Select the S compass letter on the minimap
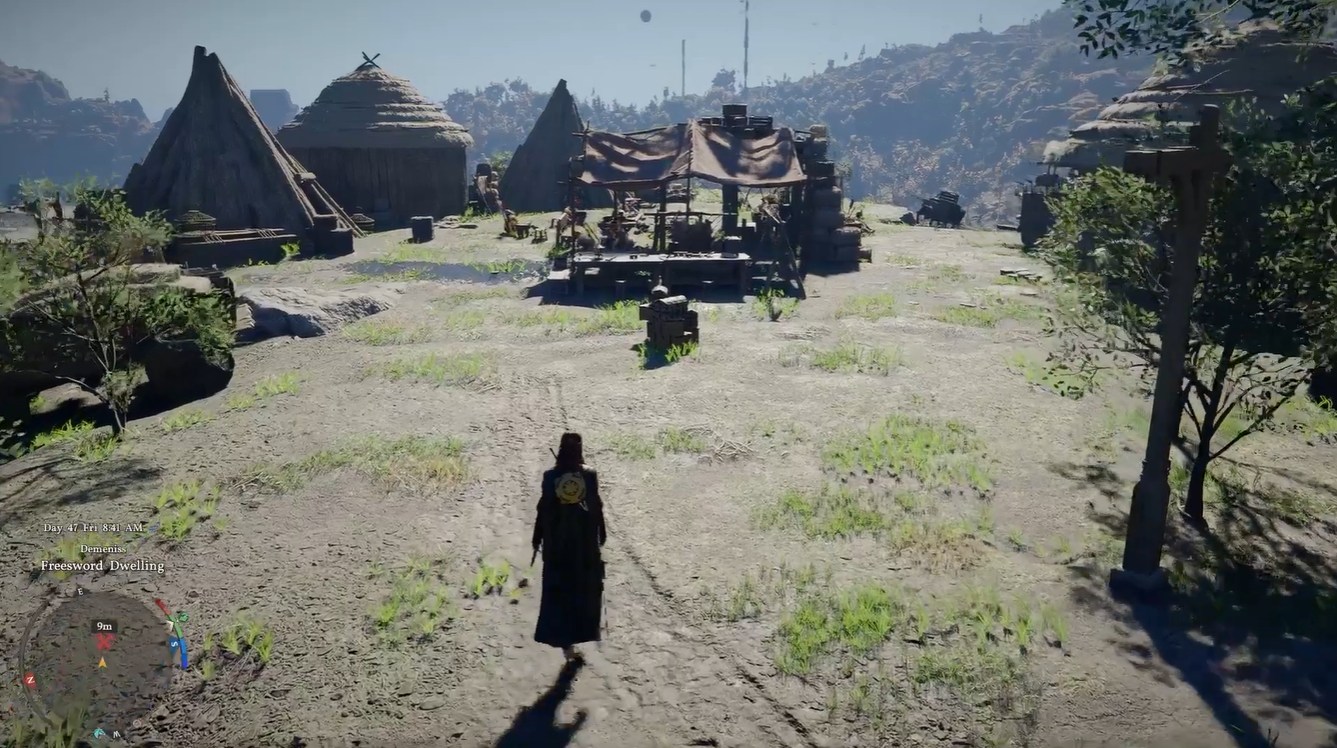This screenshot has height=748, width=1337. click(x=173, y=642)
